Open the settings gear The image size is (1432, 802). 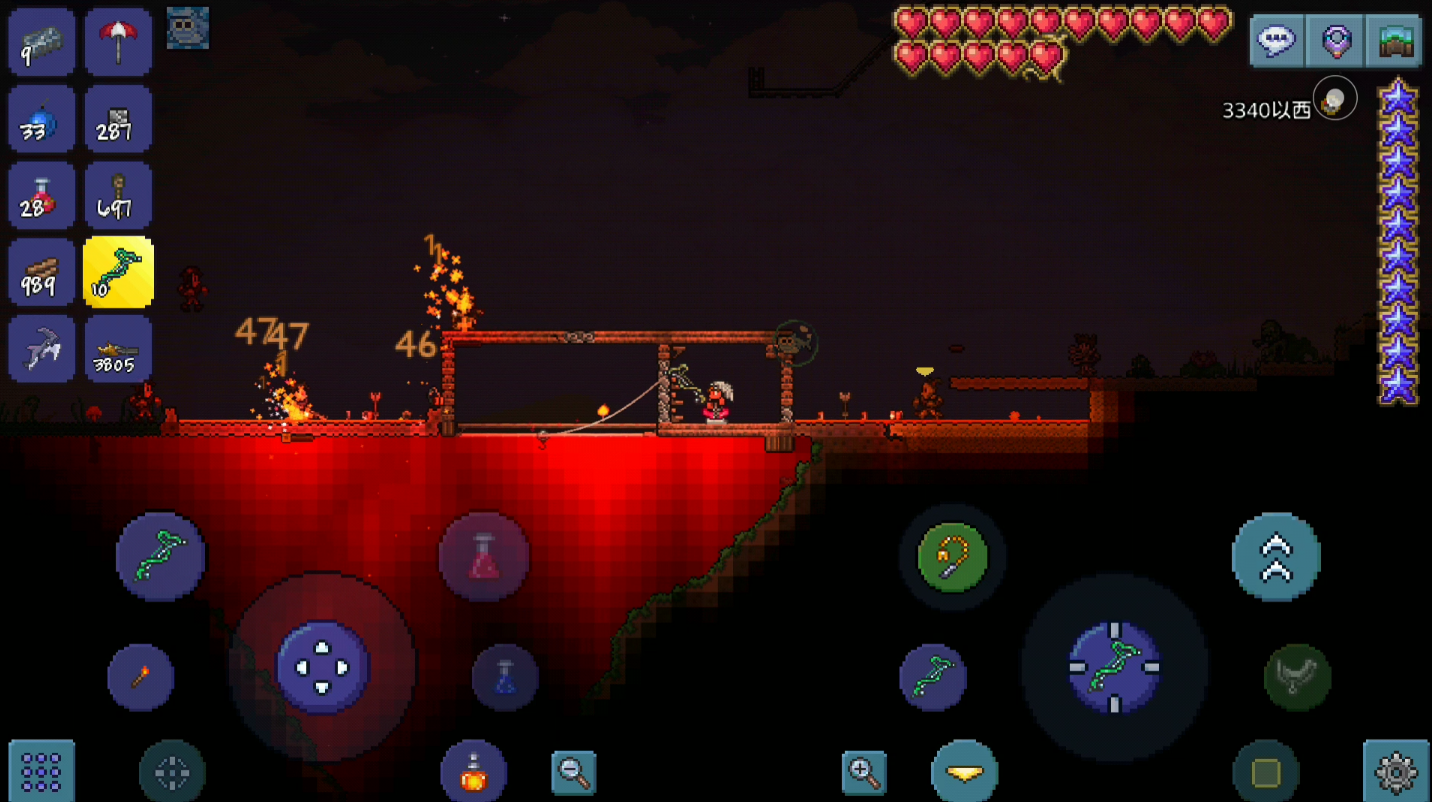pos(1396,772)
